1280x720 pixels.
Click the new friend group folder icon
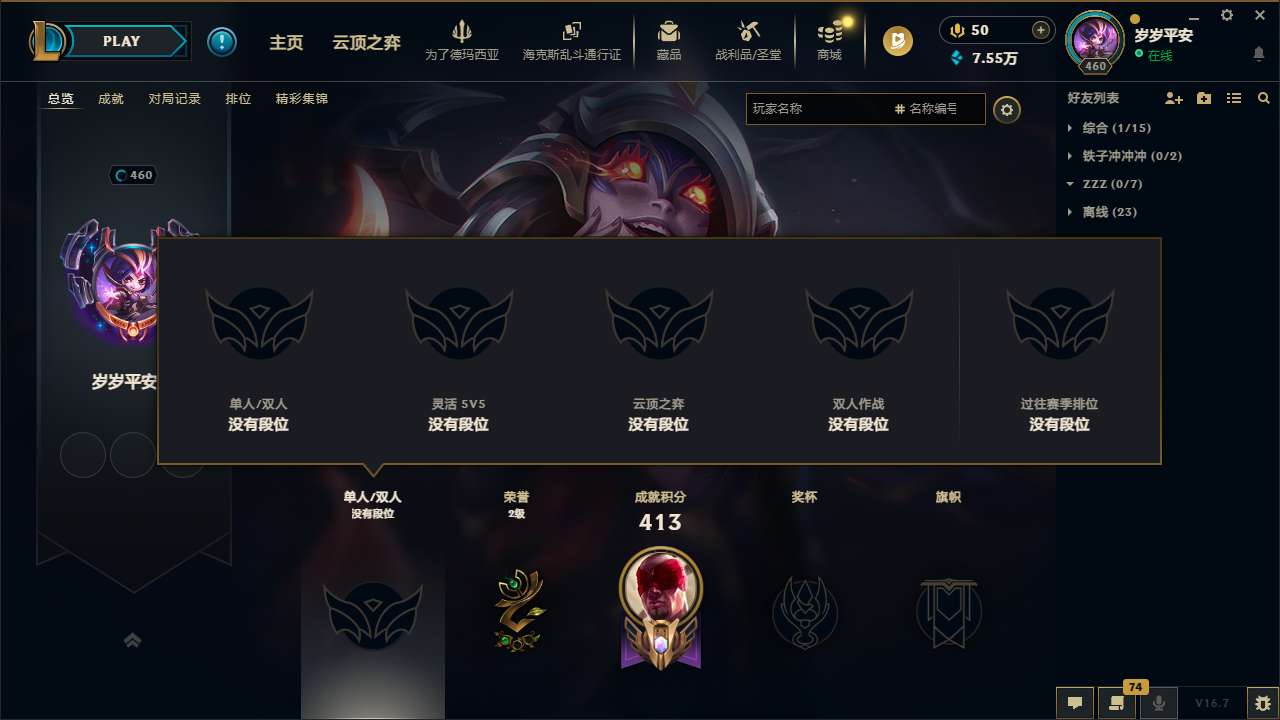(1203, 98)
